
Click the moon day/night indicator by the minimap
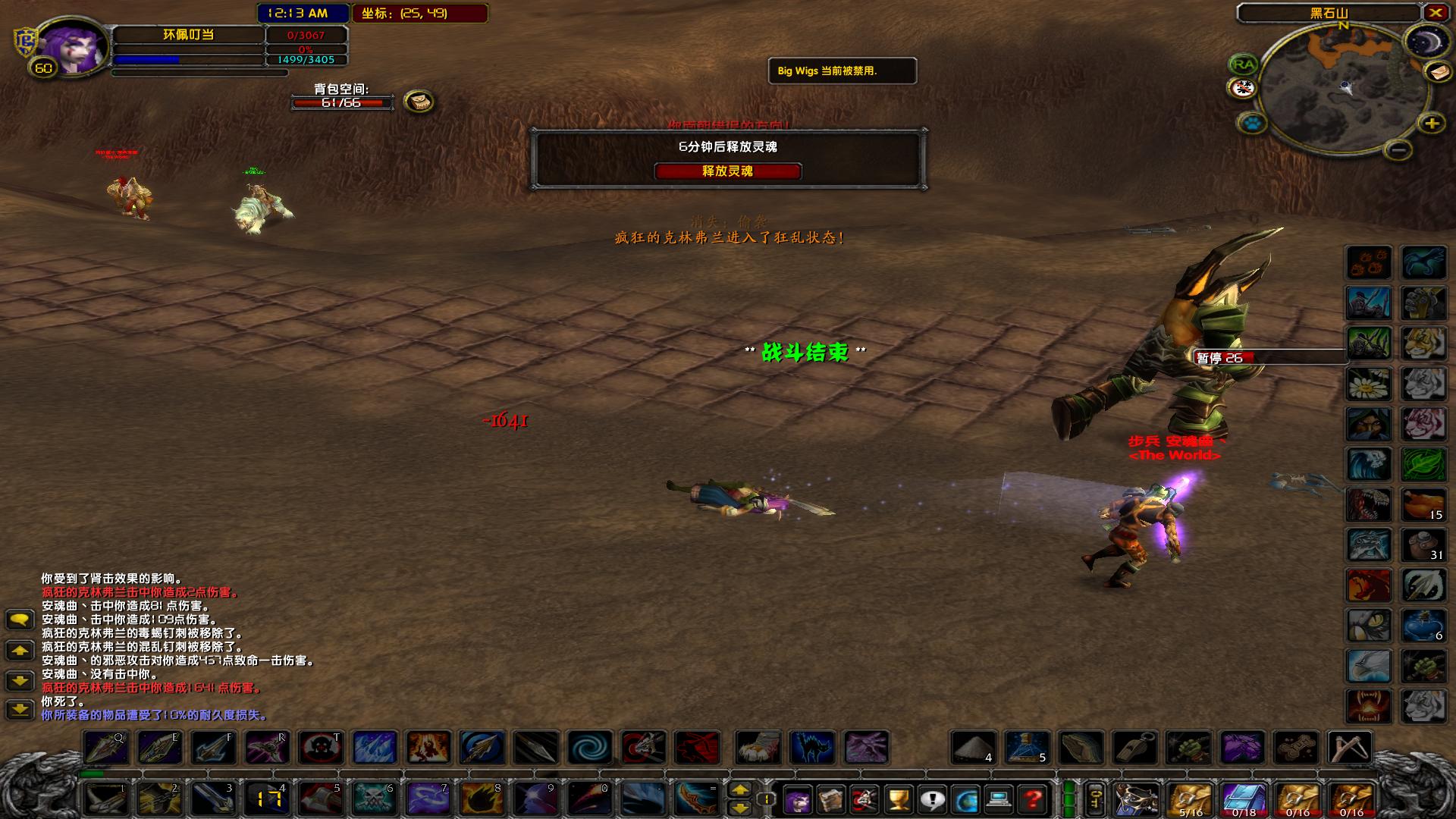1427,41
